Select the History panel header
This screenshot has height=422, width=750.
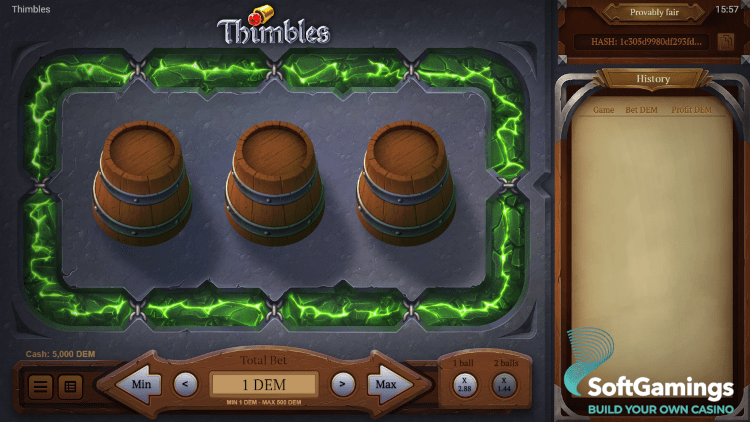(x=653, y=79)
